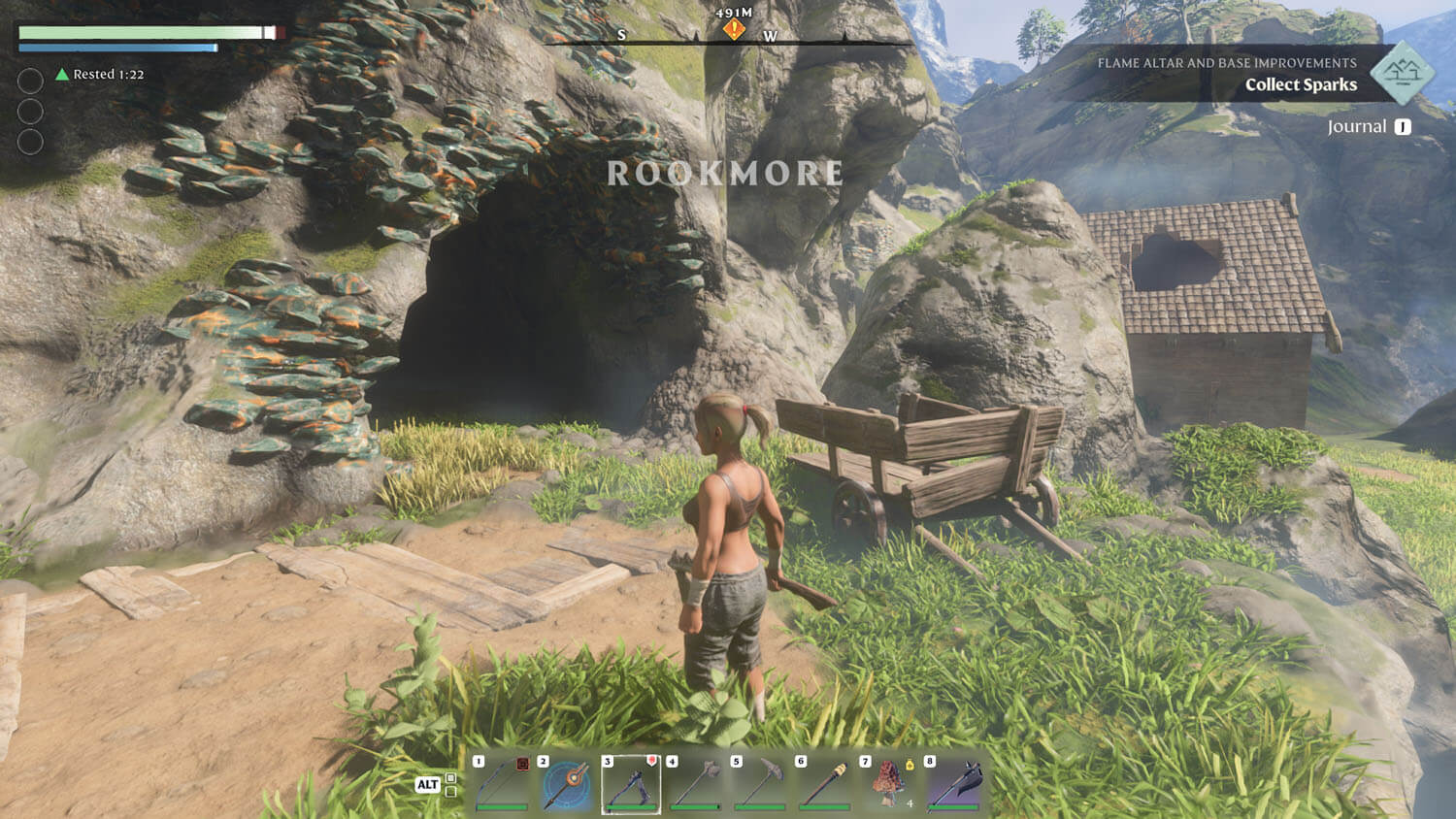Equip the pickaxe in hotbar slot 5
The height and width of the screenshot is (819, 1456).
[760, 784]
